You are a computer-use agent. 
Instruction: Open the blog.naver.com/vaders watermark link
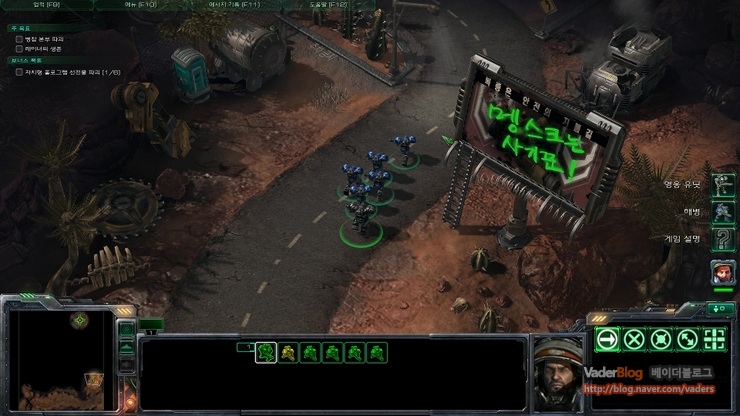650,390
